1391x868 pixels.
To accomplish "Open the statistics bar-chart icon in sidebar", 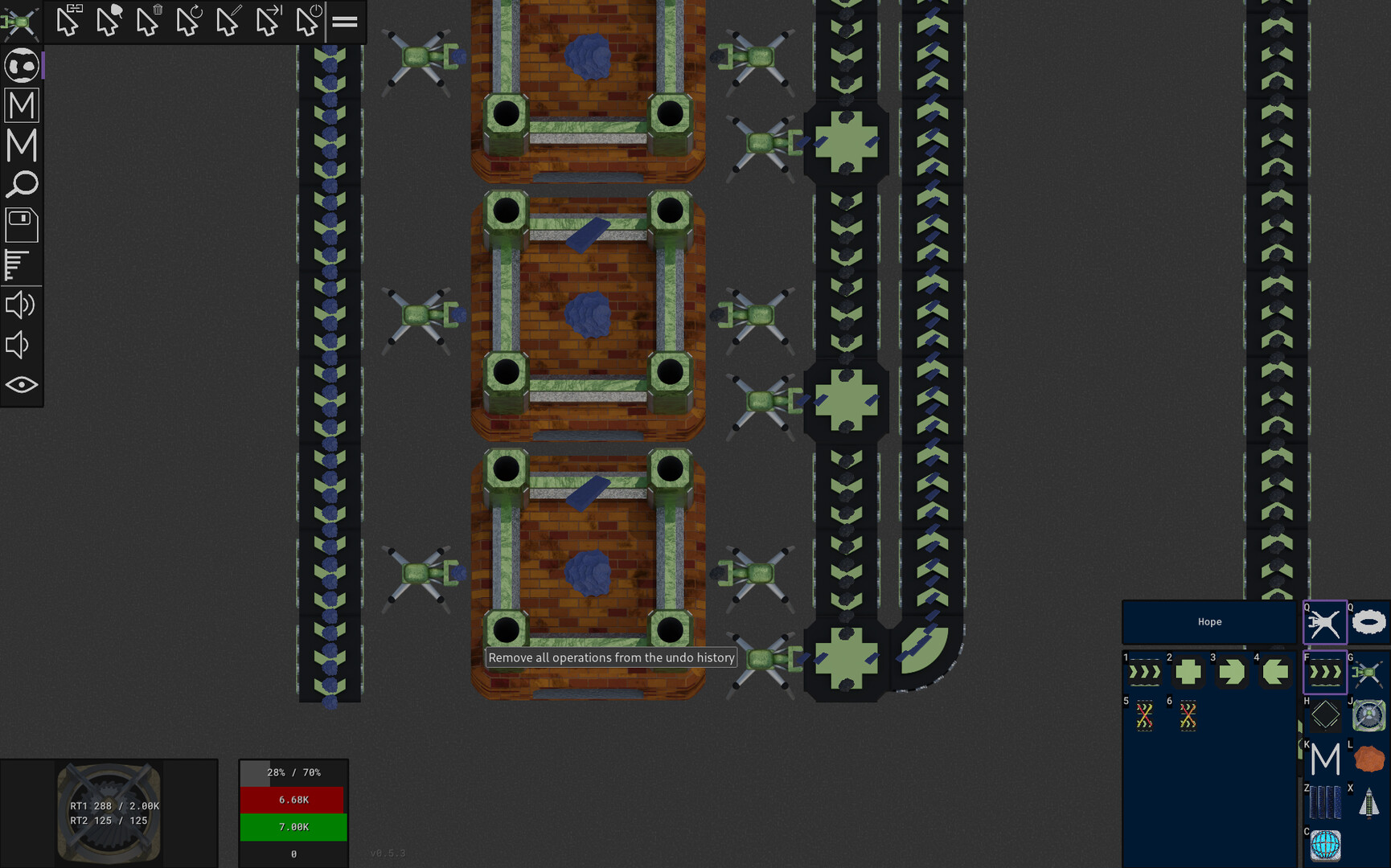I will click(22, 265).
